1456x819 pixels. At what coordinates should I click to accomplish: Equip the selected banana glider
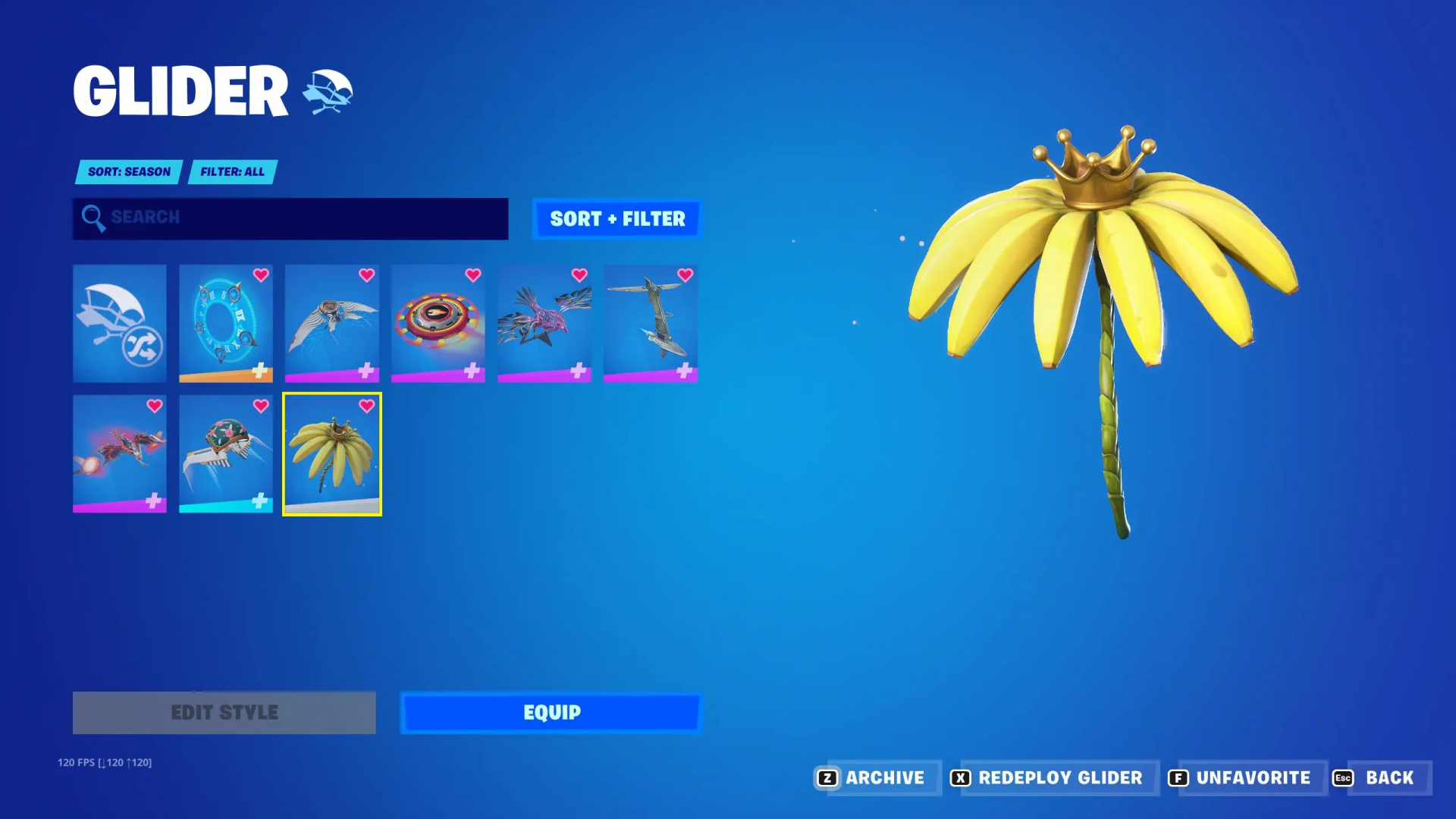[551, 713]
